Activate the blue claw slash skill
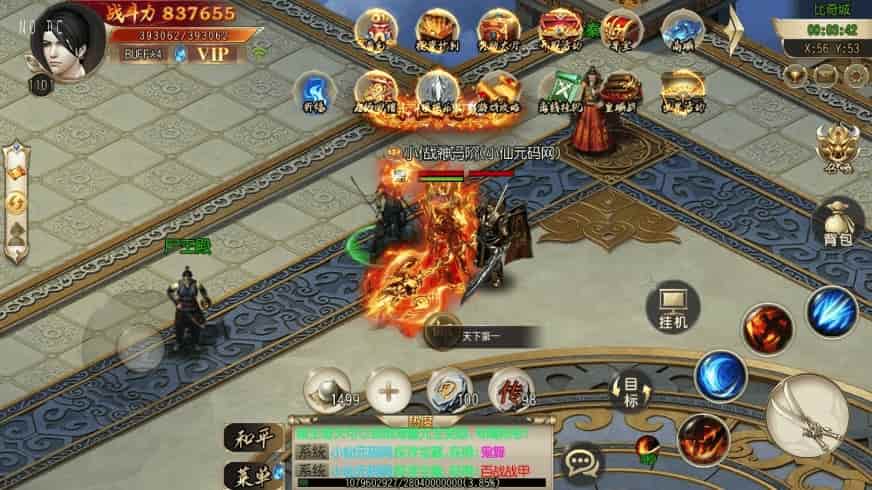Image resolution: width=872 pixels, height=490 pixels. (832, 310)
